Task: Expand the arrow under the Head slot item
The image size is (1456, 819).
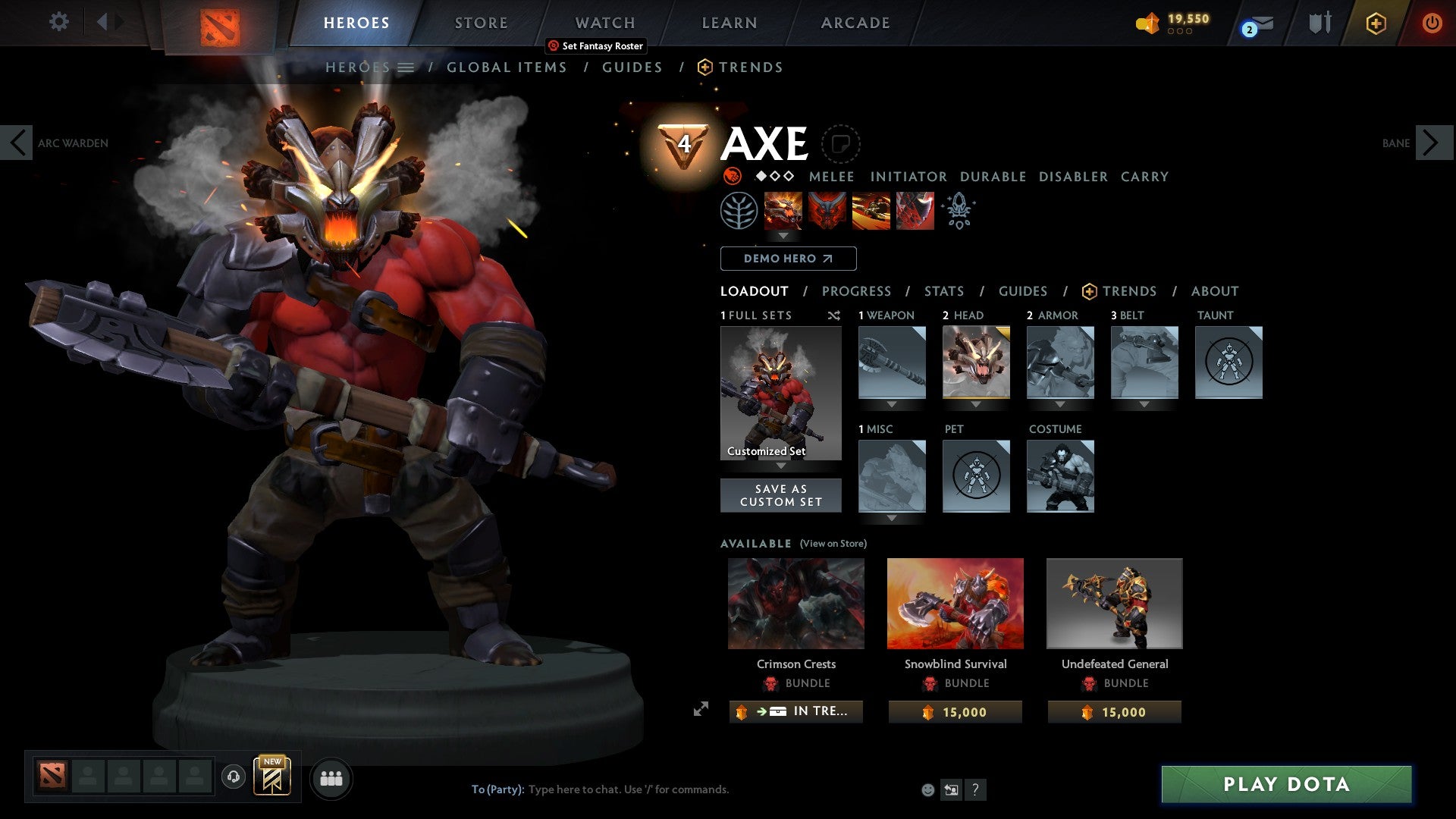Action: click(x=976, y=404)
